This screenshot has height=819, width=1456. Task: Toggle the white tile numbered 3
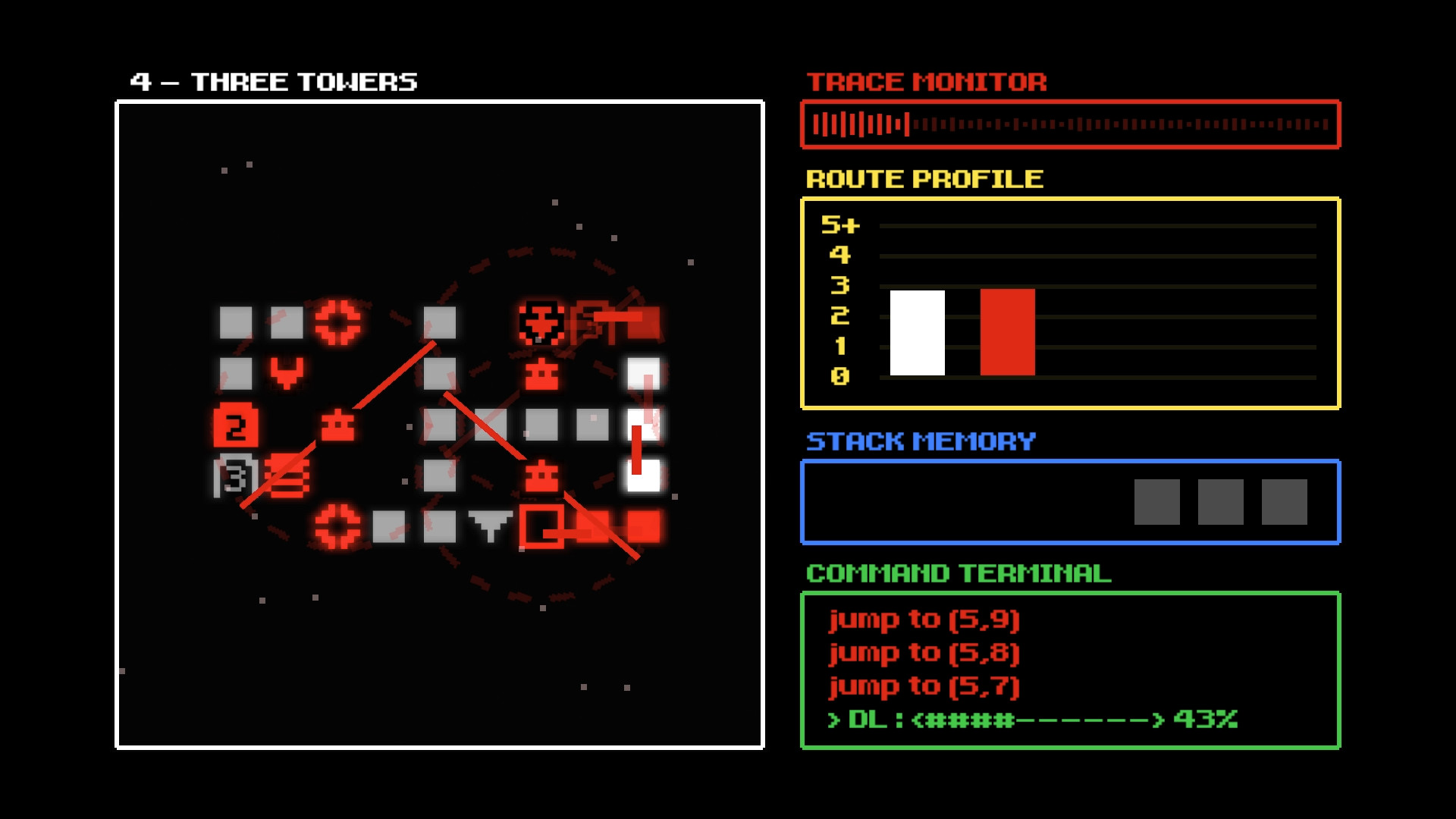point(235,476)
